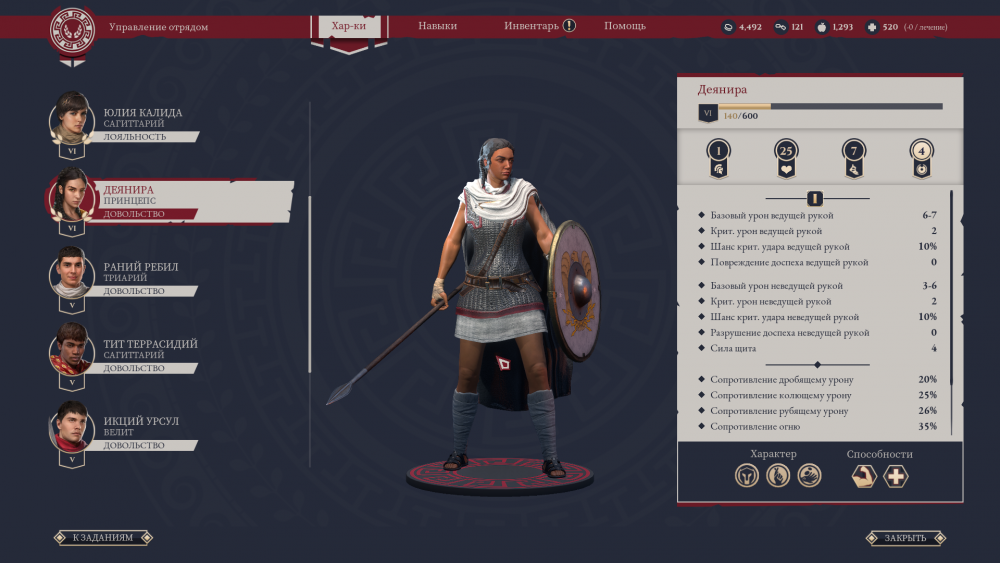Close the squad screen with Закрыть
The image size is (1000, 563).
[x=905, y=538]
